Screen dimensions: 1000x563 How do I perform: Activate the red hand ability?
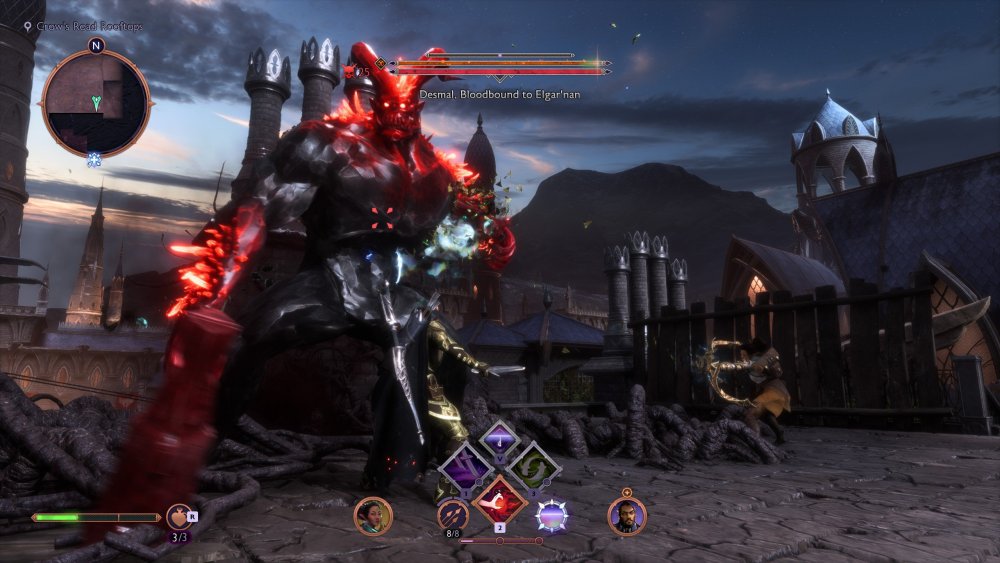[x=499, y=499]
